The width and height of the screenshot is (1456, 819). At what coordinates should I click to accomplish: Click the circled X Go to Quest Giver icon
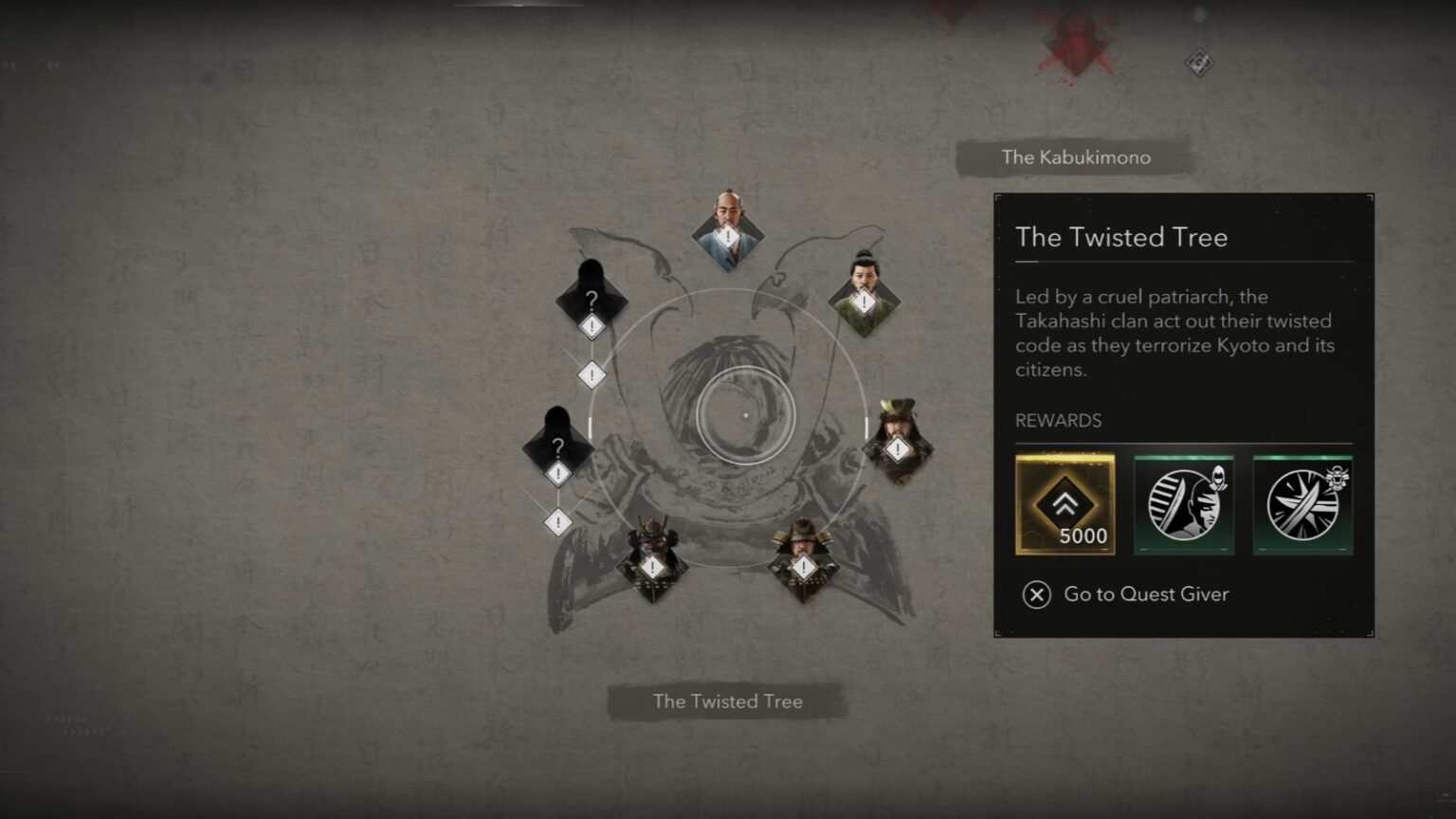(1036, 595)
